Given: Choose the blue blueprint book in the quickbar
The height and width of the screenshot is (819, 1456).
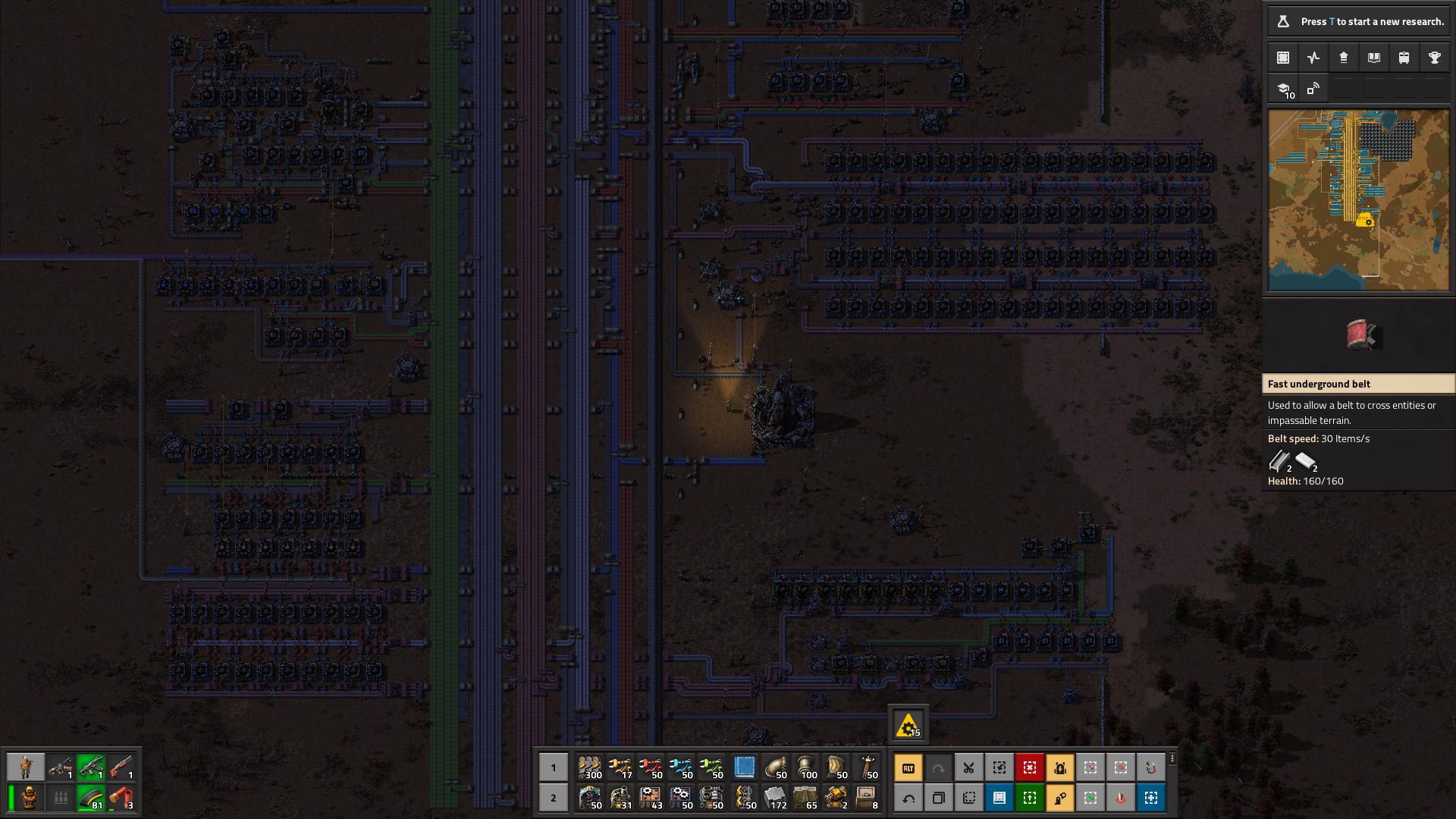Looking at the screenshot, I should [x=744, y=767].
